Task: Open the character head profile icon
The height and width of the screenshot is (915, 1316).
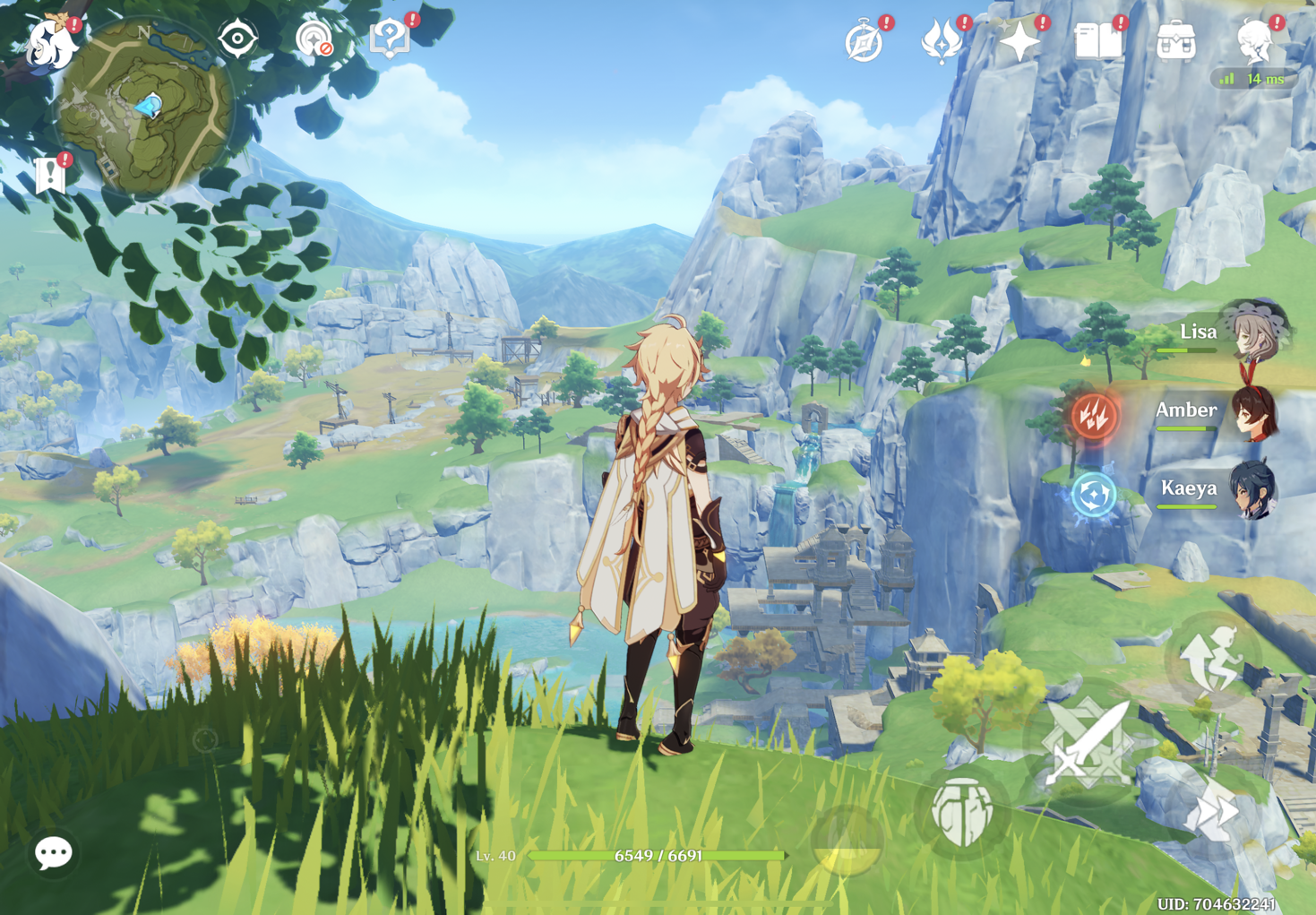Action: point(1254,41)
